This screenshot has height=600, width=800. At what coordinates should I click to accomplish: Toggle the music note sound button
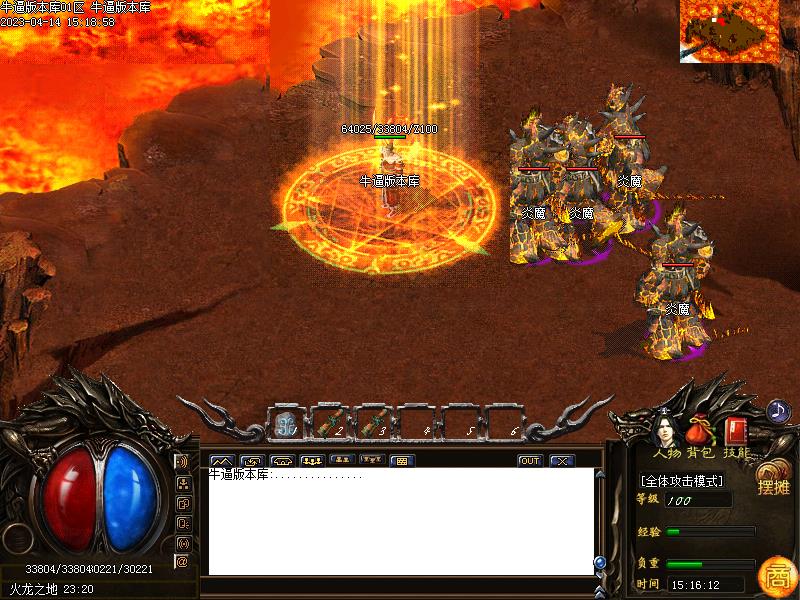778,410
